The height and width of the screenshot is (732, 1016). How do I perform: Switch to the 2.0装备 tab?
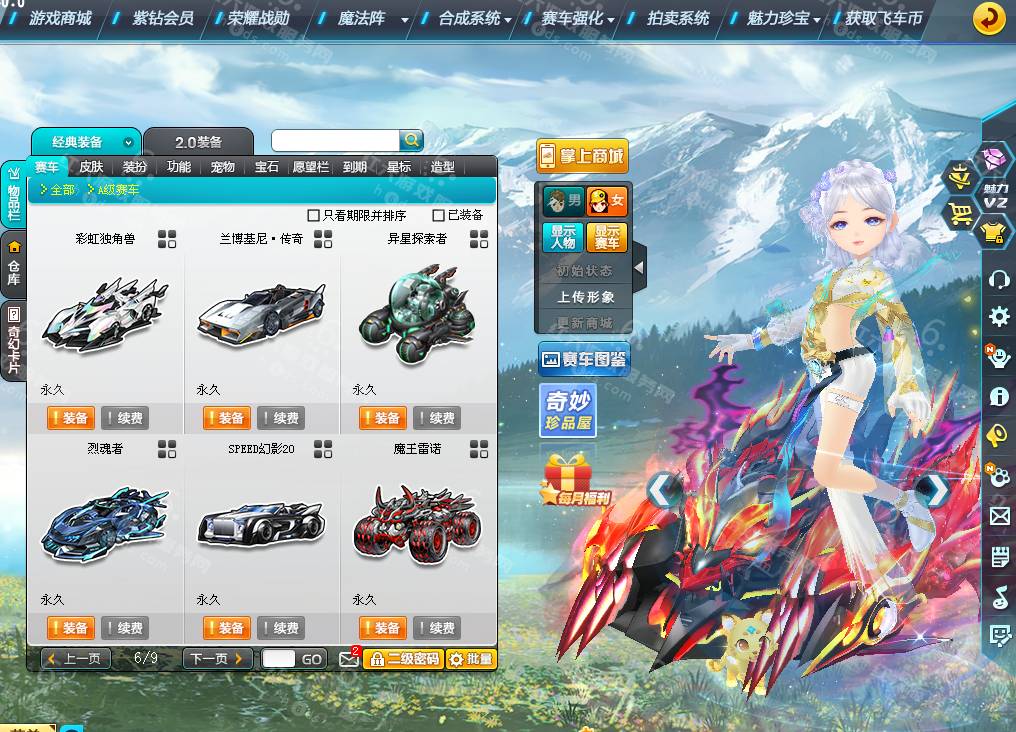tap(198, 142)
